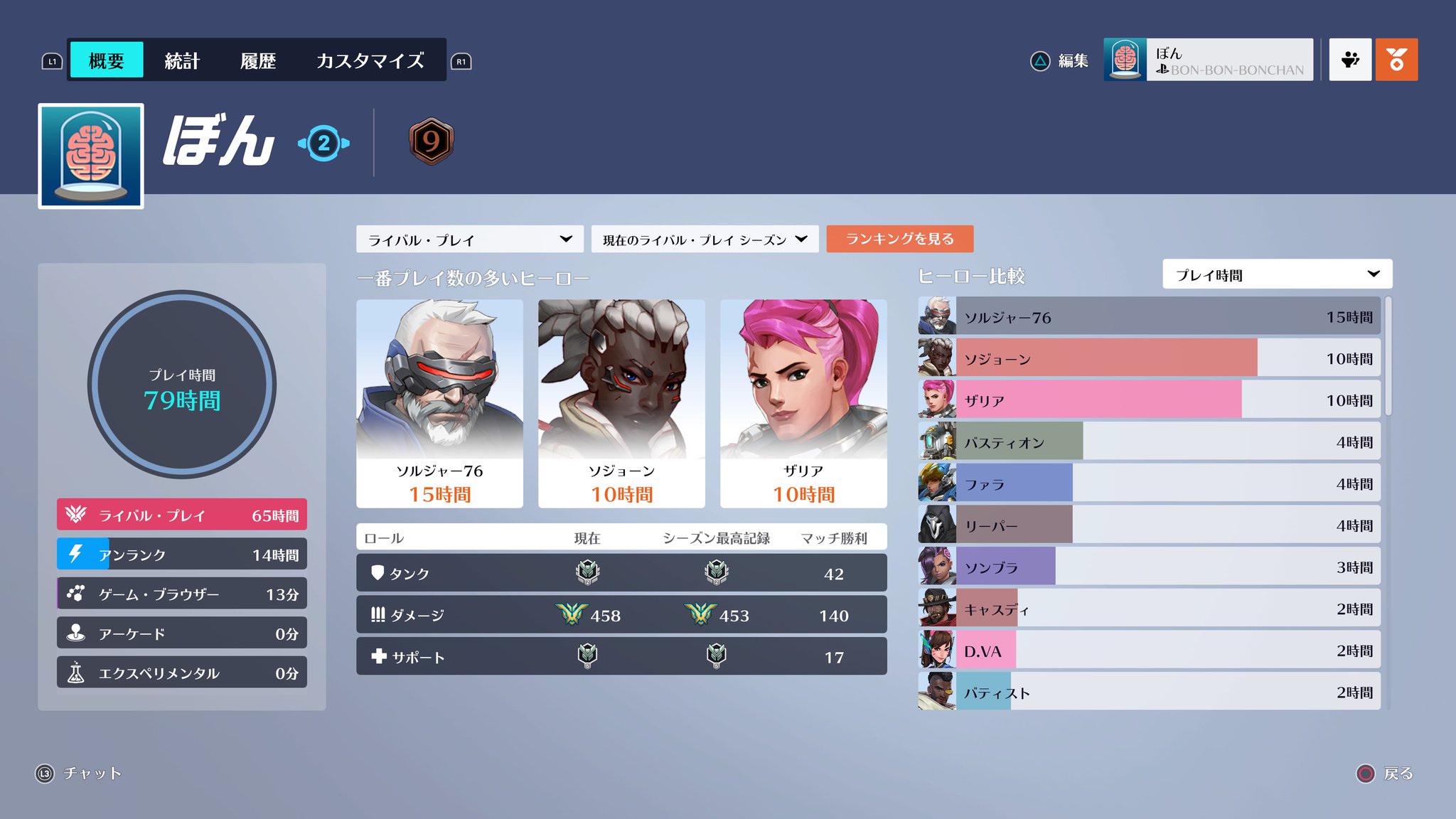
Task: Click the ランキングを見る button
Action: 899,240
